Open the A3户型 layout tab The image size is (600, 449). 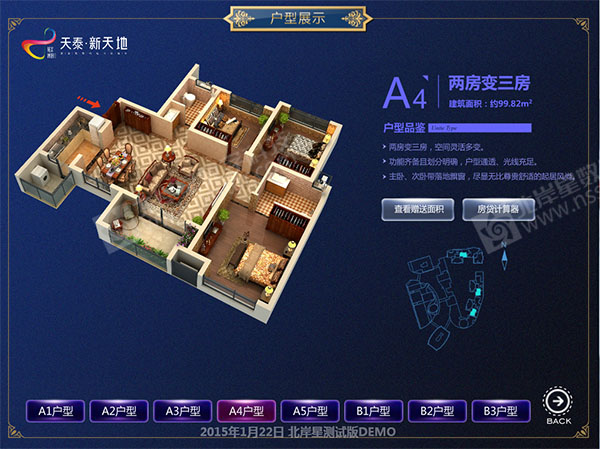(x=183, y=410)
